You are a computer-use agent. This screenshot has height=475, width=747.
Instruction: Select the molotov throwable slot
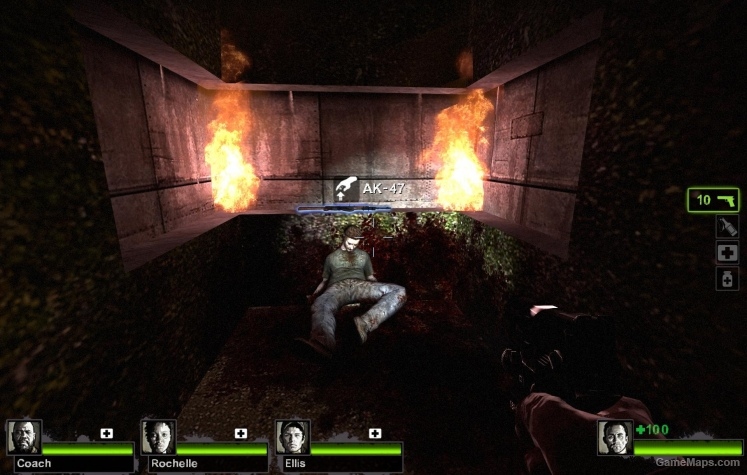pos(727,227)
